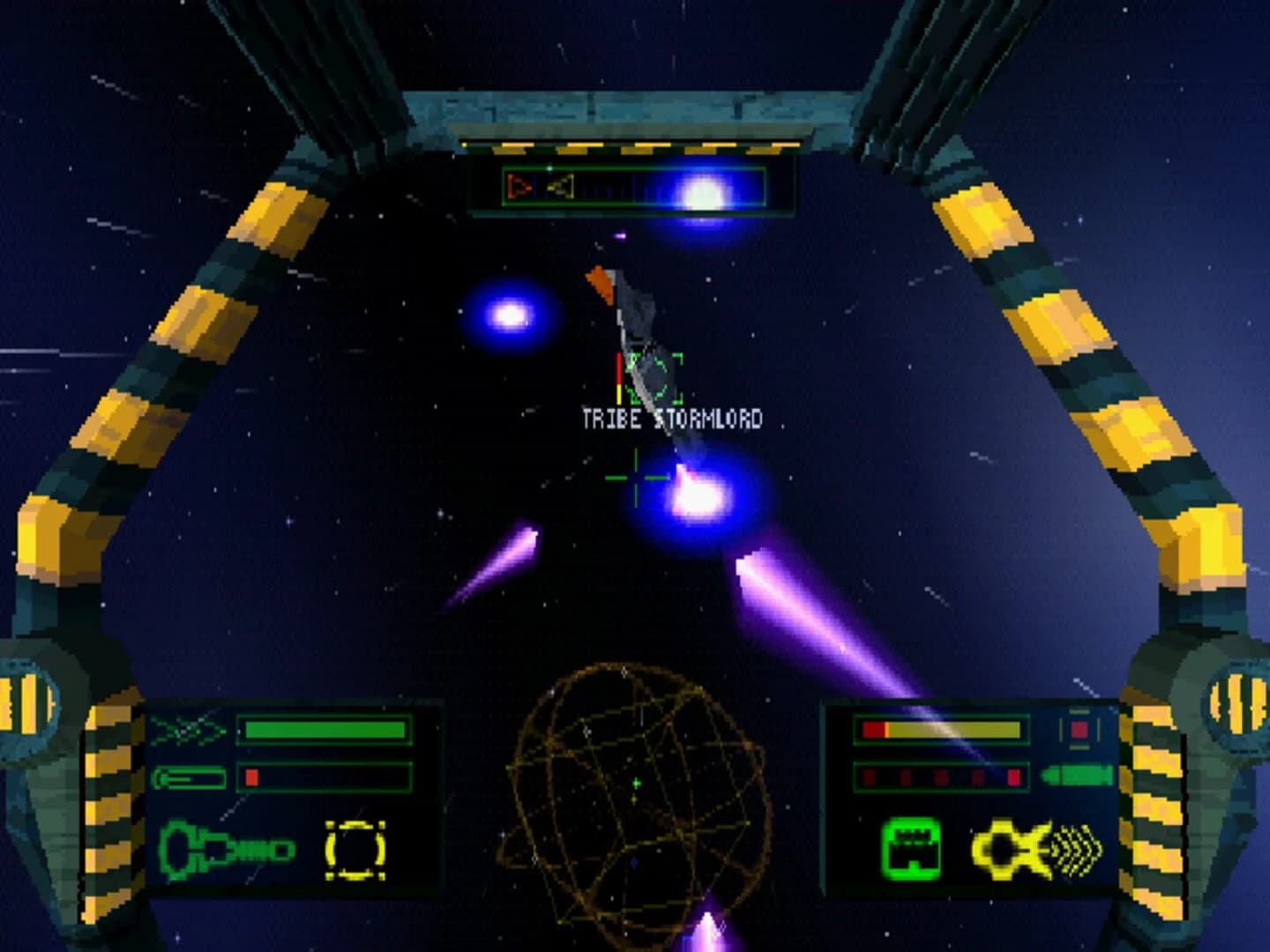This screenshot has height=952, width=1270.
Task: Click the bright radar contact on the top scanner bar
Action: pyautogui.click(x=701, y=189)
